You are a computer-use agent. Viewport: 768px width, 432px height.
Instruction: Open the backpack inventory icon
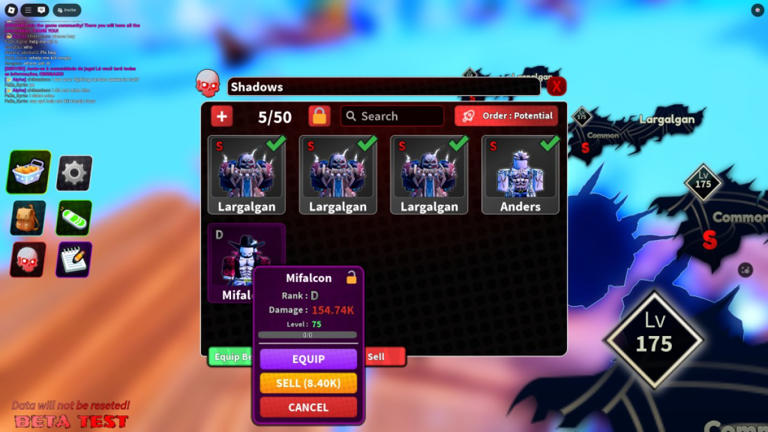coord(28,217)
